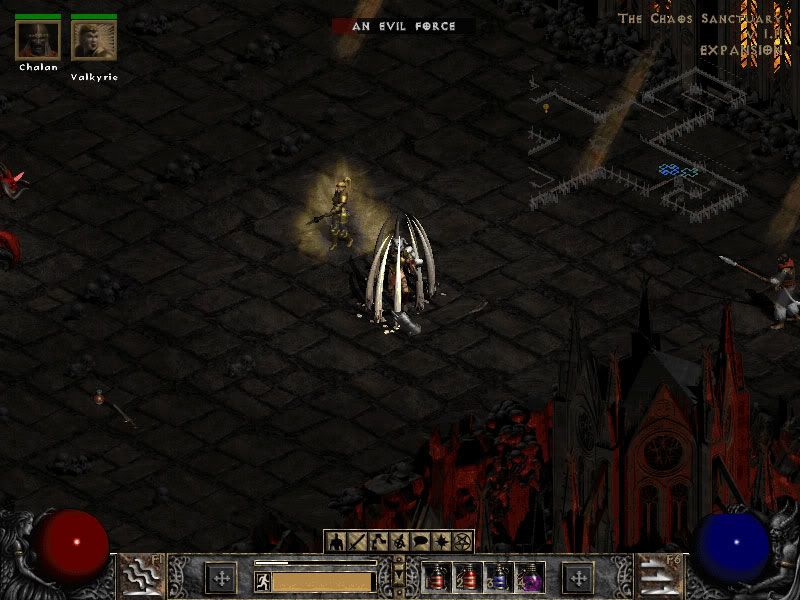Screen dimensions: 800x600
Task: Click the Valkyrie summon portrait
Action: (x=94, y=39)
